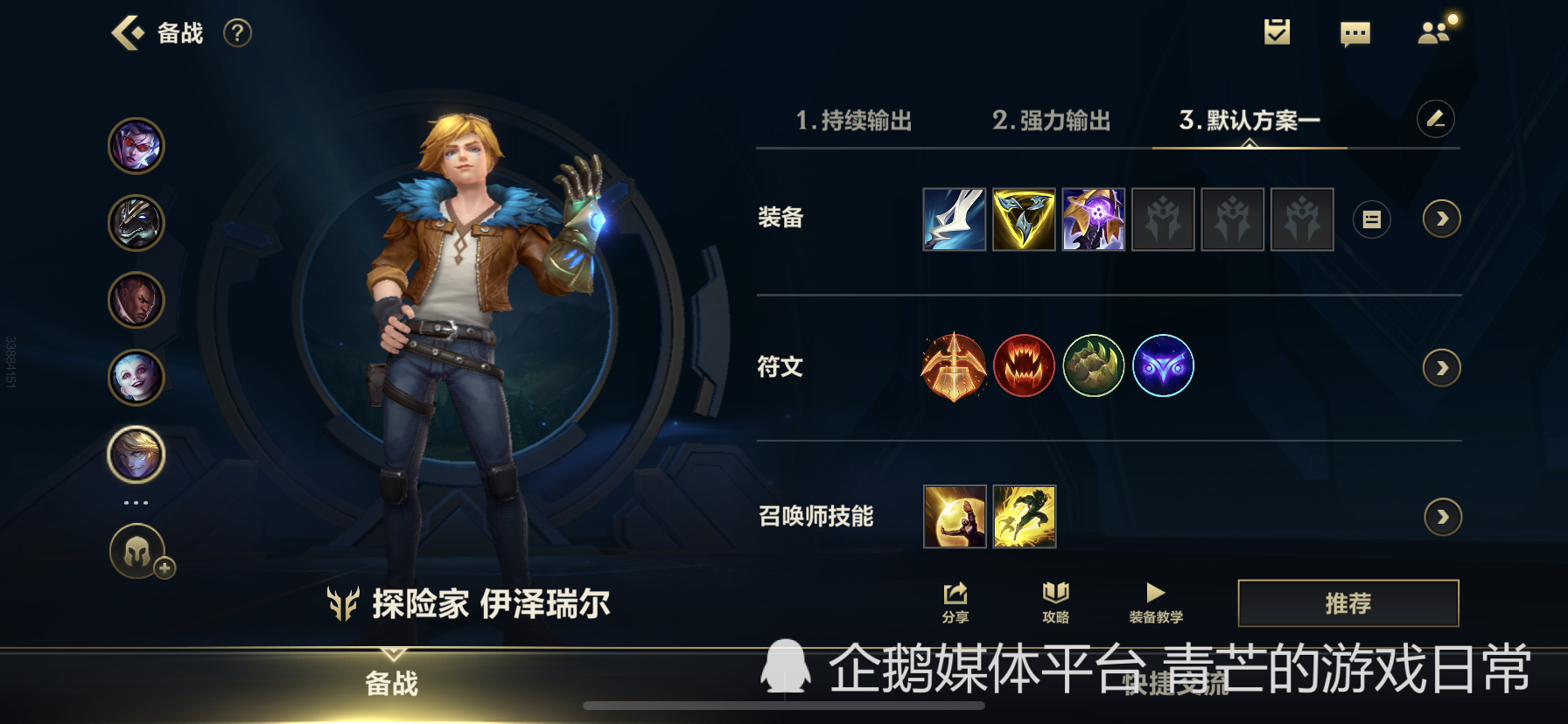Open the friends list icon

1435,32
